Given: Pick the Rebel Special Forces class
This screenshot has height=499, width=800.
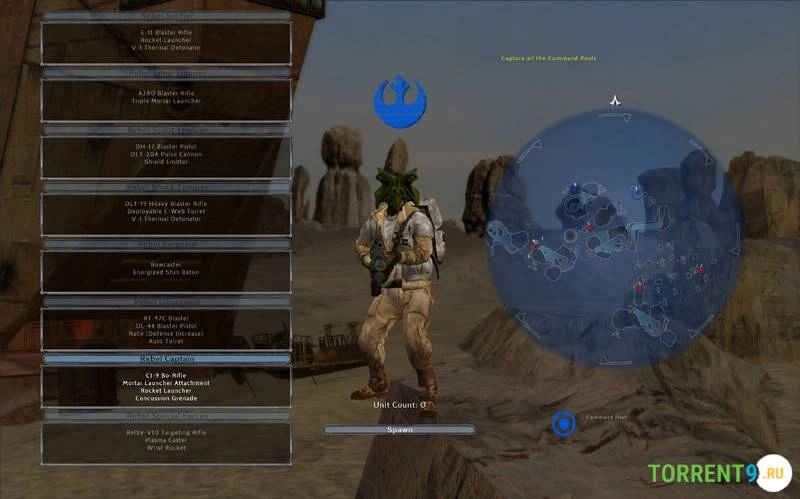Looking at the screenshot, I should (166, 442).
